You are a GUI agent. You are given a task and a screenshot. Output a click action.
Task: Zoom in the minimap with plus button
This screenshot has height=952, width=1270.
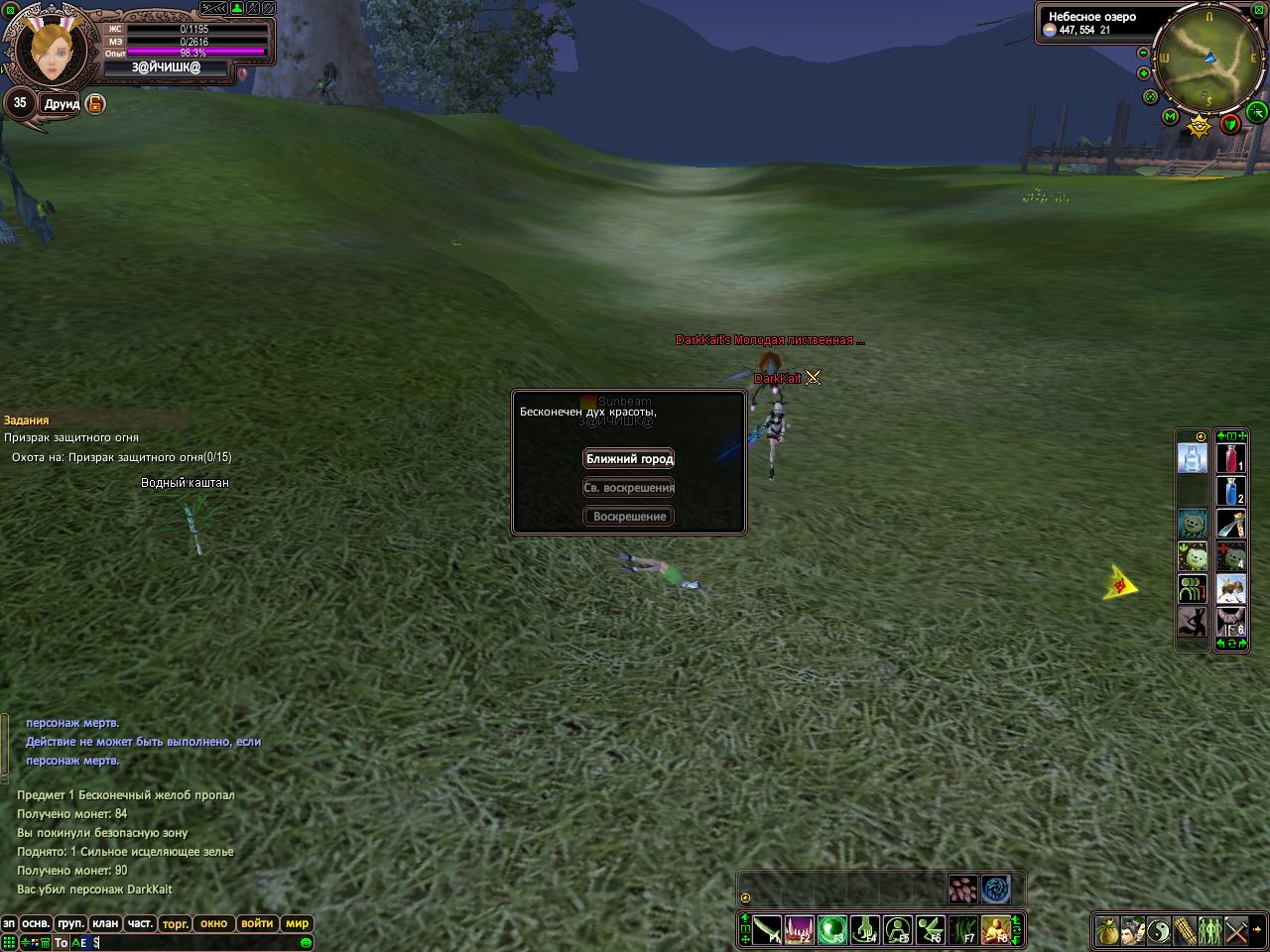1144,73
